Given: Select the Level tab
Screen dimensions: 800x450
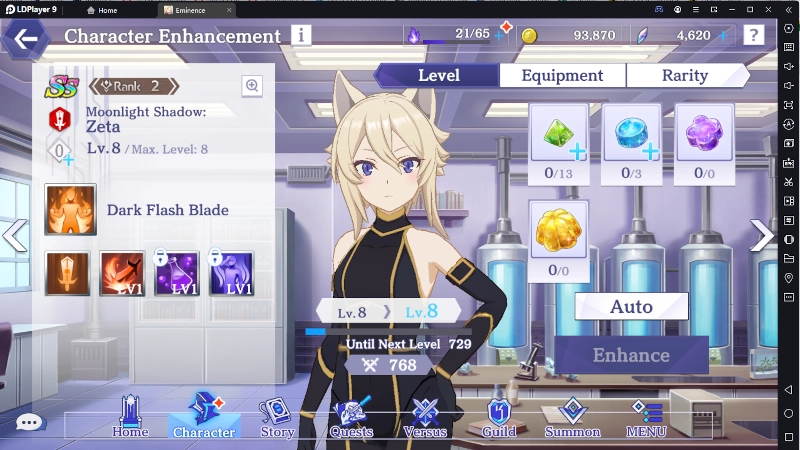Looking at the screenshot, I should (x=438, y=76).
